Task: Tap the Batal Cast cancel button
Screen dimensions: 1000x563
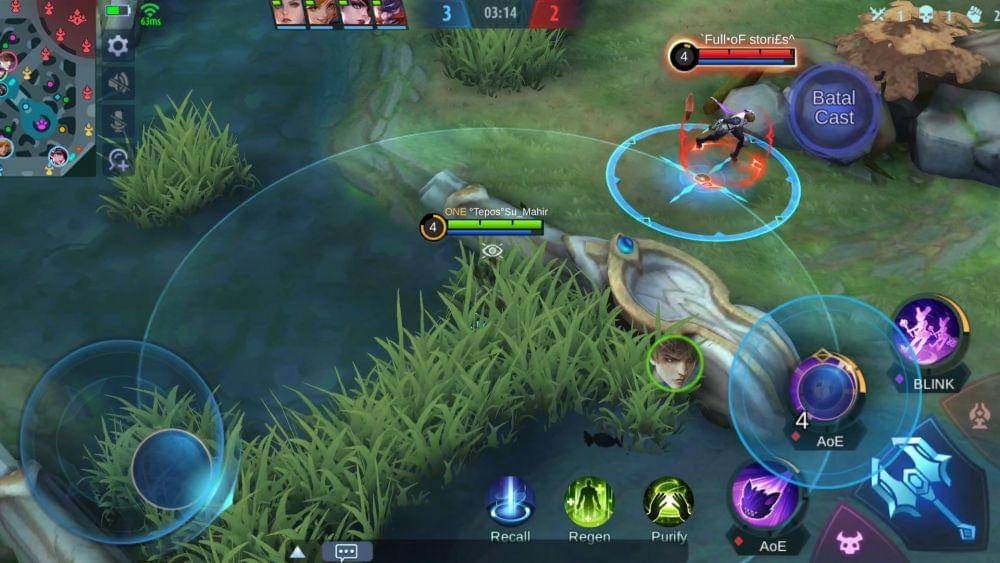Action: click(x=833, y=108)
